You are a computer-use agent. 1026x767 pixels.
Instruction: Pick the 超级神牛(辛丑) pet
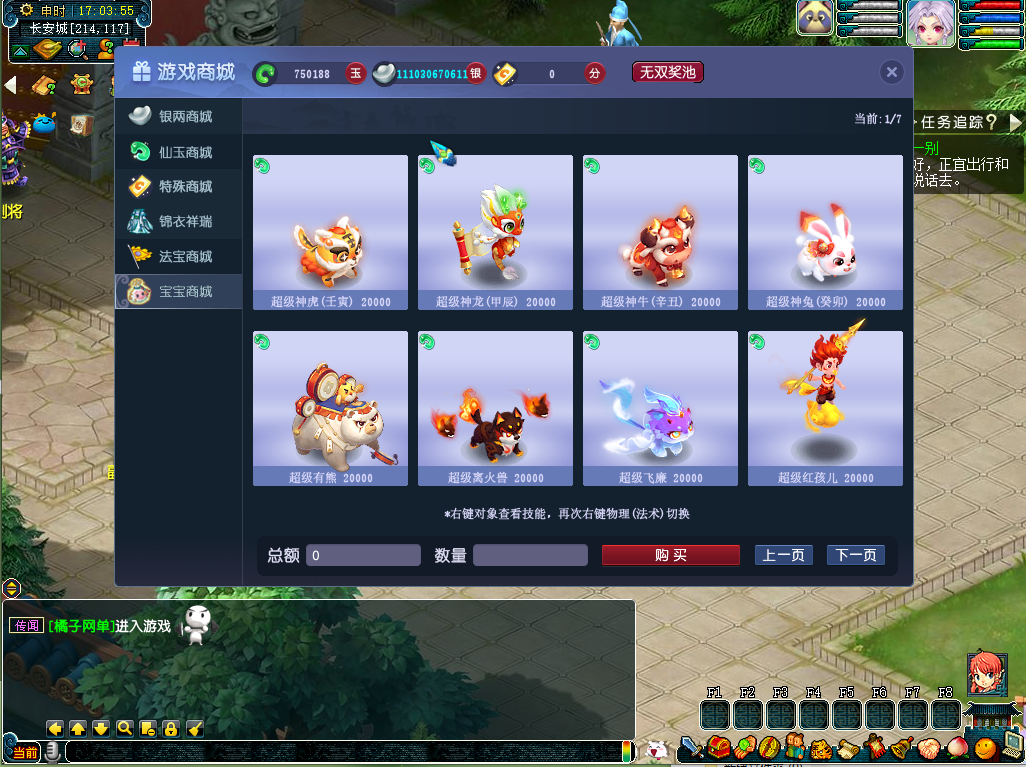click(660, 231)
